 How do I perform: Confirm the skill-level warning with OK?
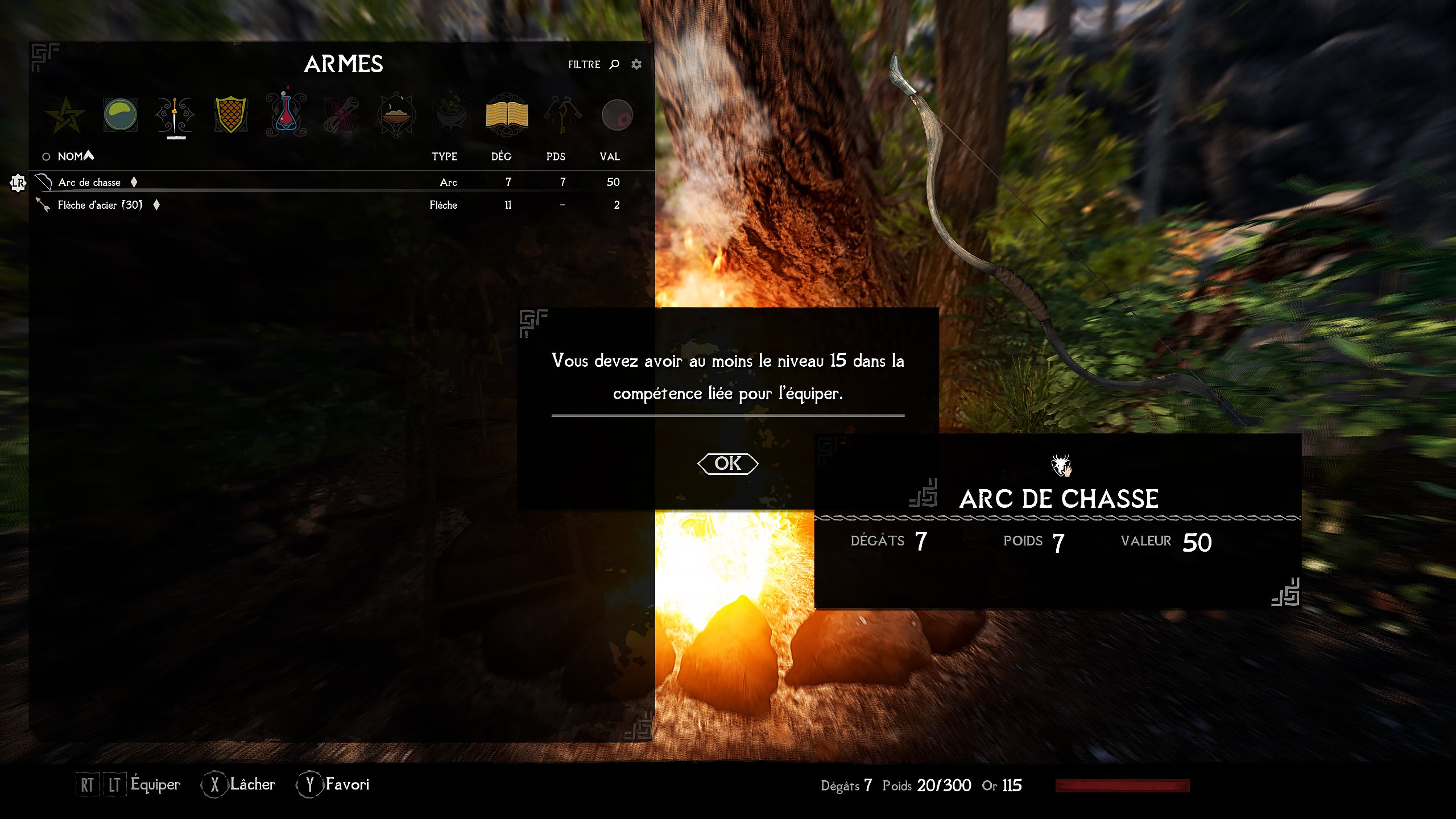click(727, 464)
